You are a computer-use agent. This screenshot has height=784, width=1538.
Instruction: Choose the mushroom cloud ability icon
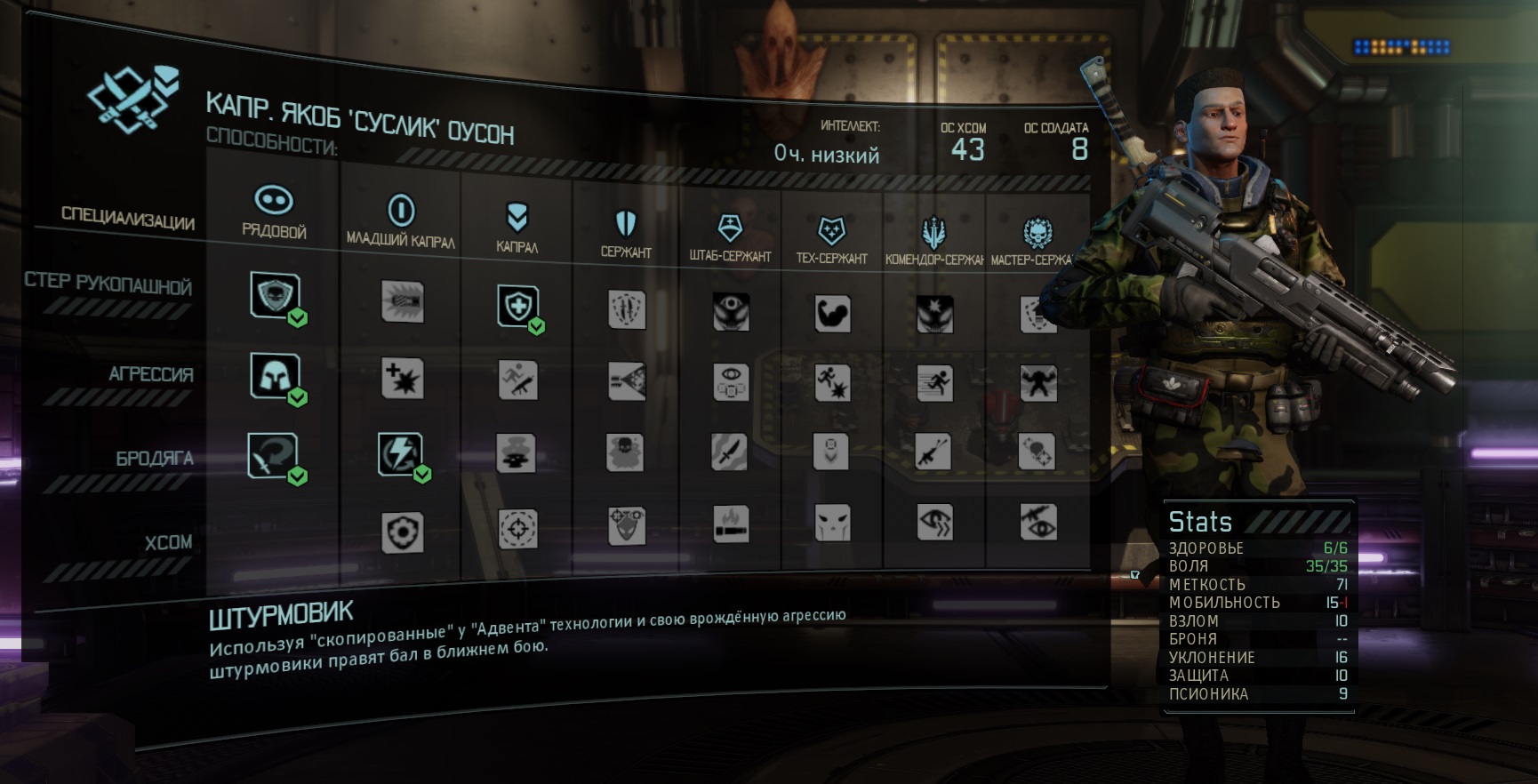click(x=517, y=452)
